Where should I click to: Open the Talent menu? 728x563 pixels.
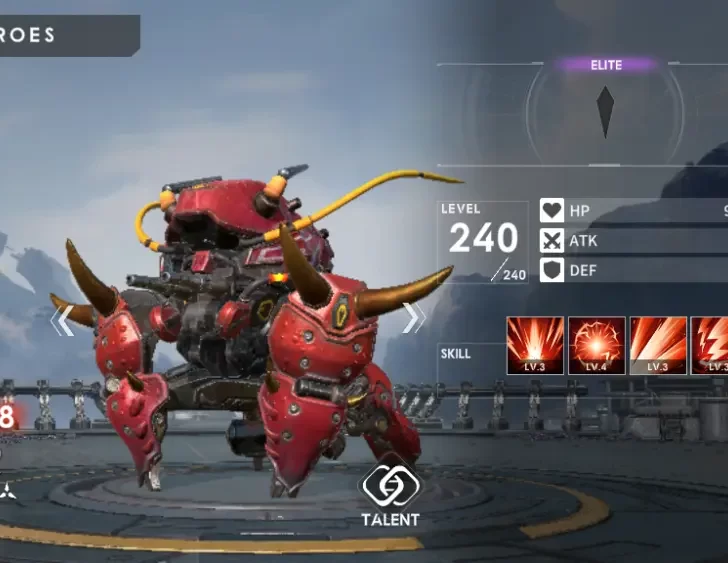tap(390, 495)
